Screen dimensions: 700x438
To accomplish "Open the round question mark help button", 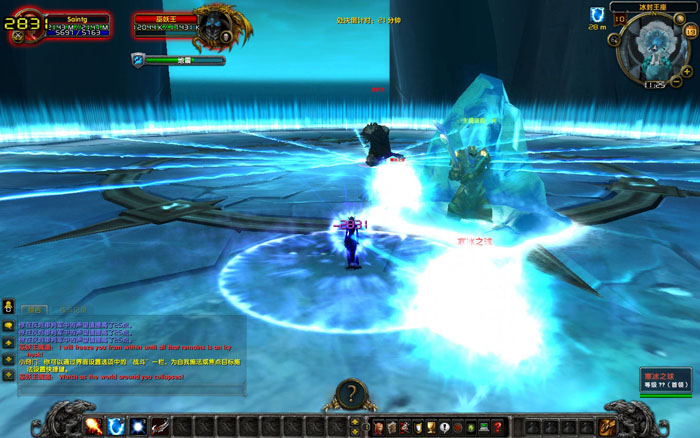I will (x=350, y=393).
